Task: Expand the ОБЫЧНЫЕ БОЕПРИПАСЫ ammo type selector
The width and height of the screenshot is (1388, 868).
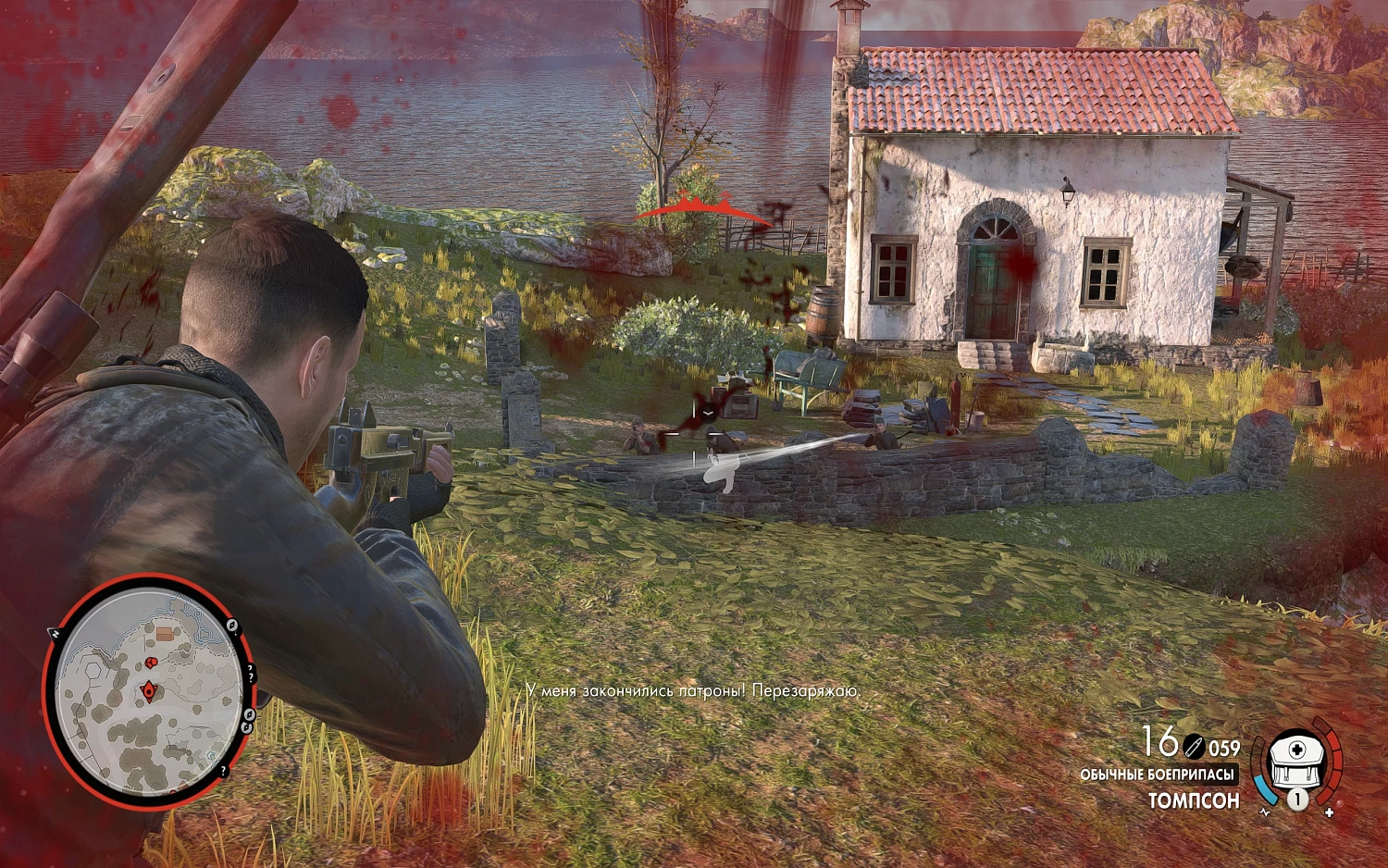Action: click(x=1159, y=774)
